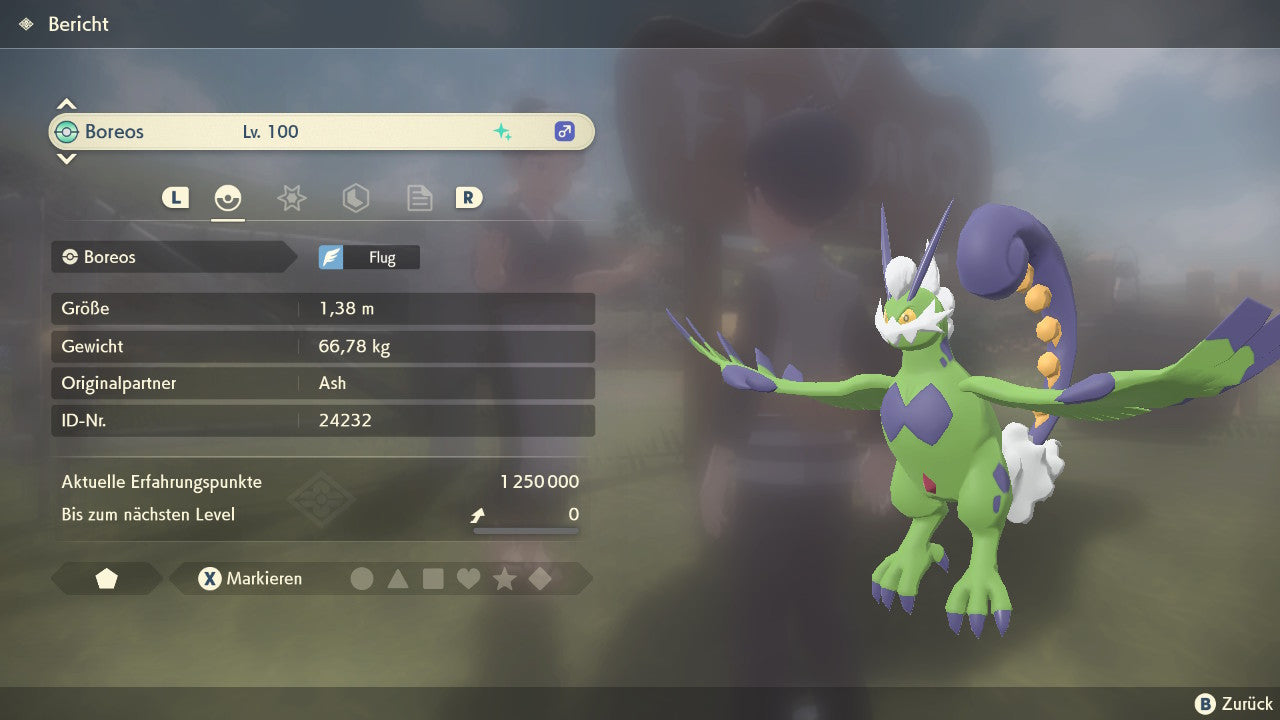The image size is (1280, 720).
Task: Click the Flug type badge
Action: point(369,257)
